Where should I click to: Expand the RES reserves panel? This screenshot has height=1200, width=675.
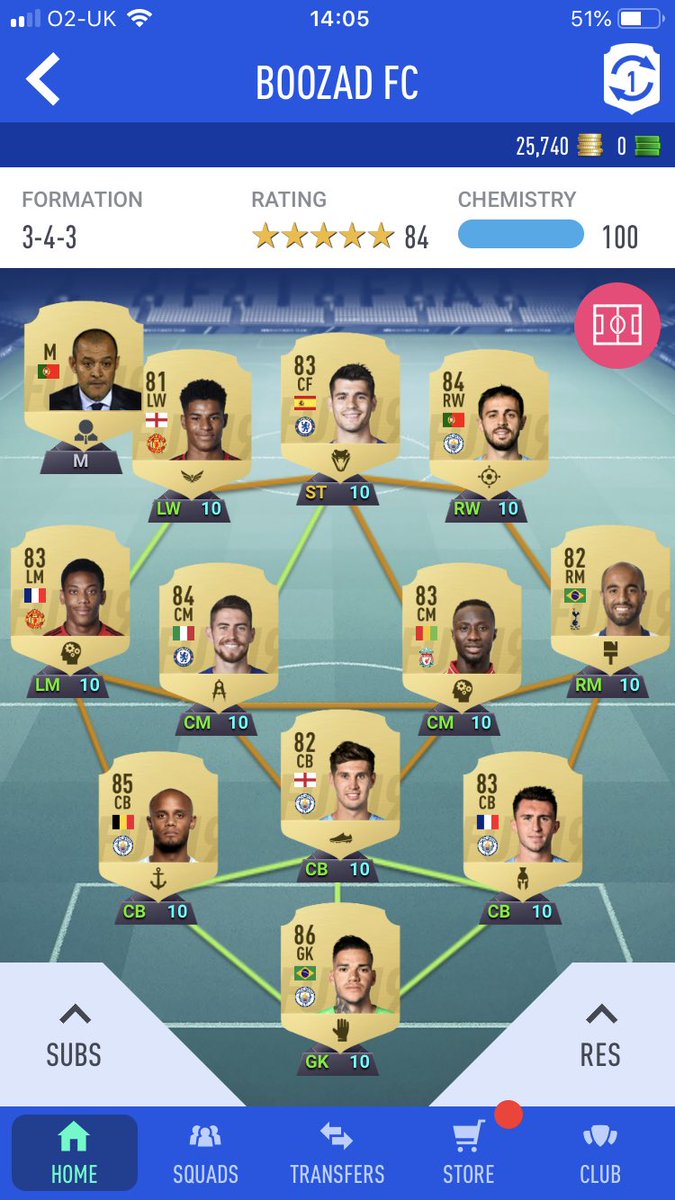[600, 1035]
